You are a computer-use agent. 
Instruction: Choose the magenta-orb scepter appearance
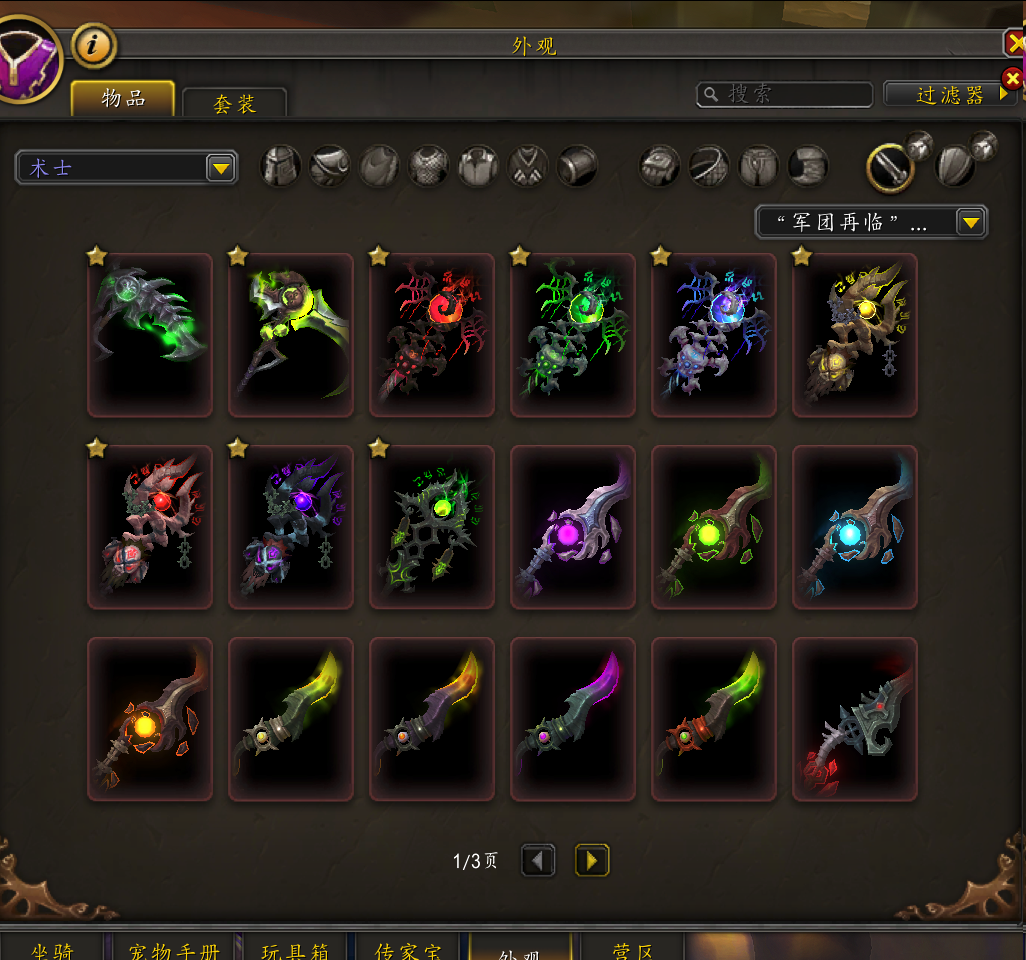tap(573, 527)
